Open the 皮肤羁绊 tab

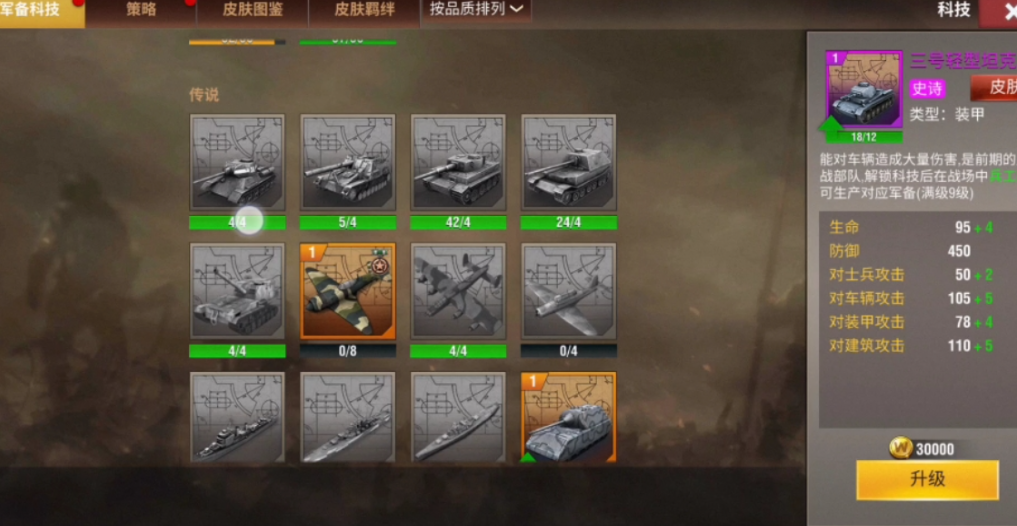click(x=363, y=11)
